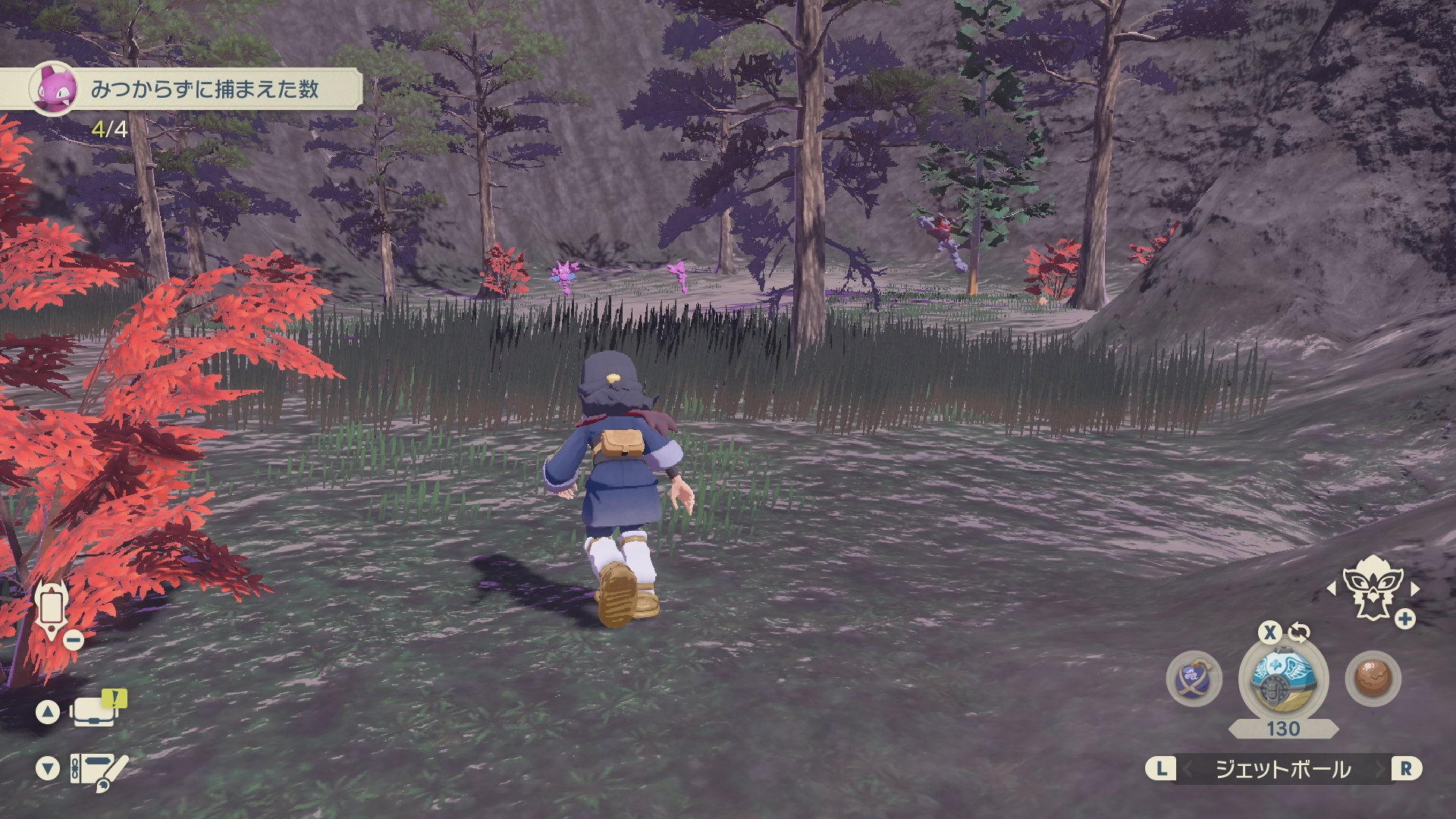The image size is (1456, 819).
Task: Select the brown mud ball slot
Action: coord(1373,677)
